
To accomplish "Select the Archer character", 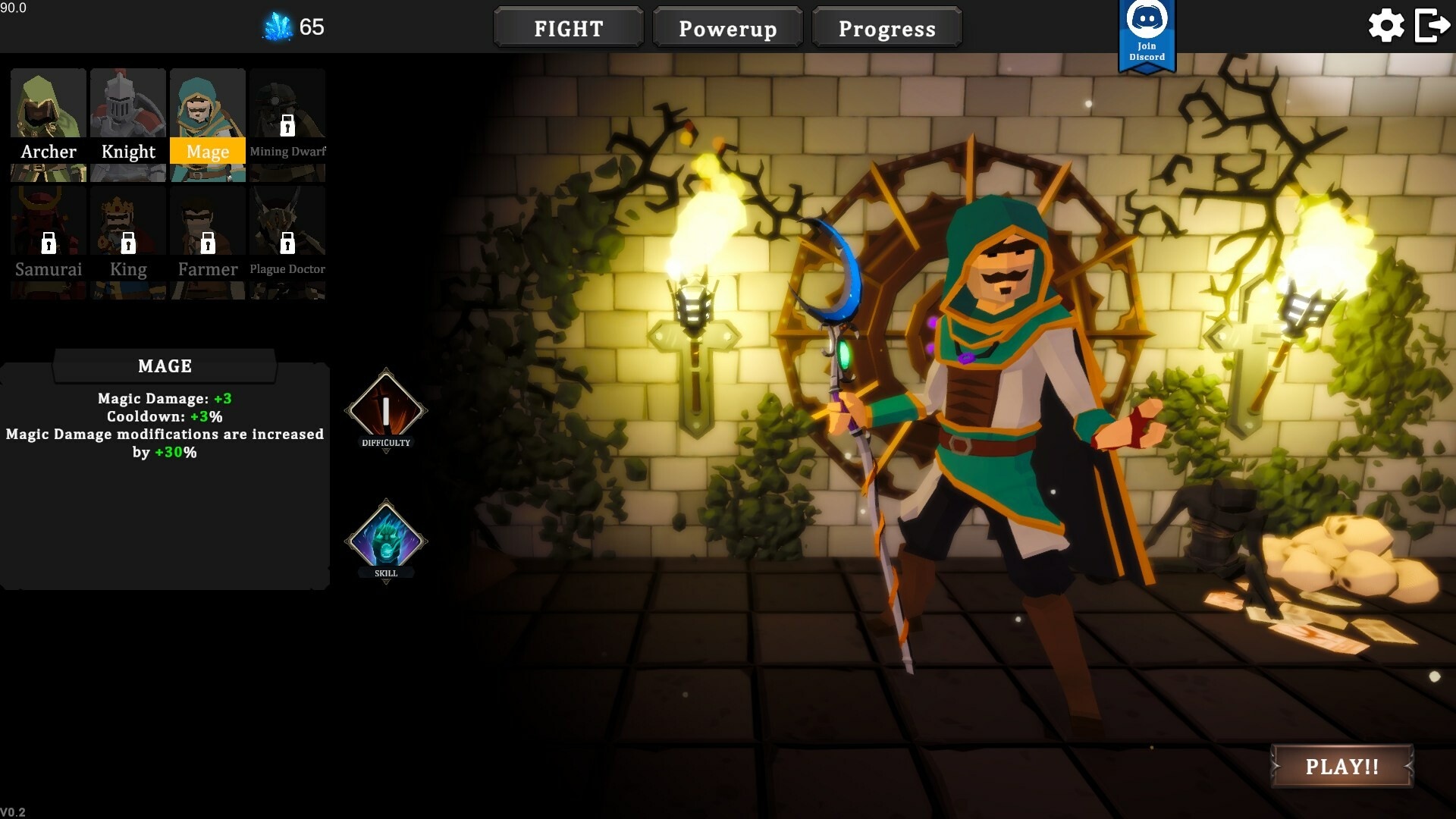I will 49,125.
